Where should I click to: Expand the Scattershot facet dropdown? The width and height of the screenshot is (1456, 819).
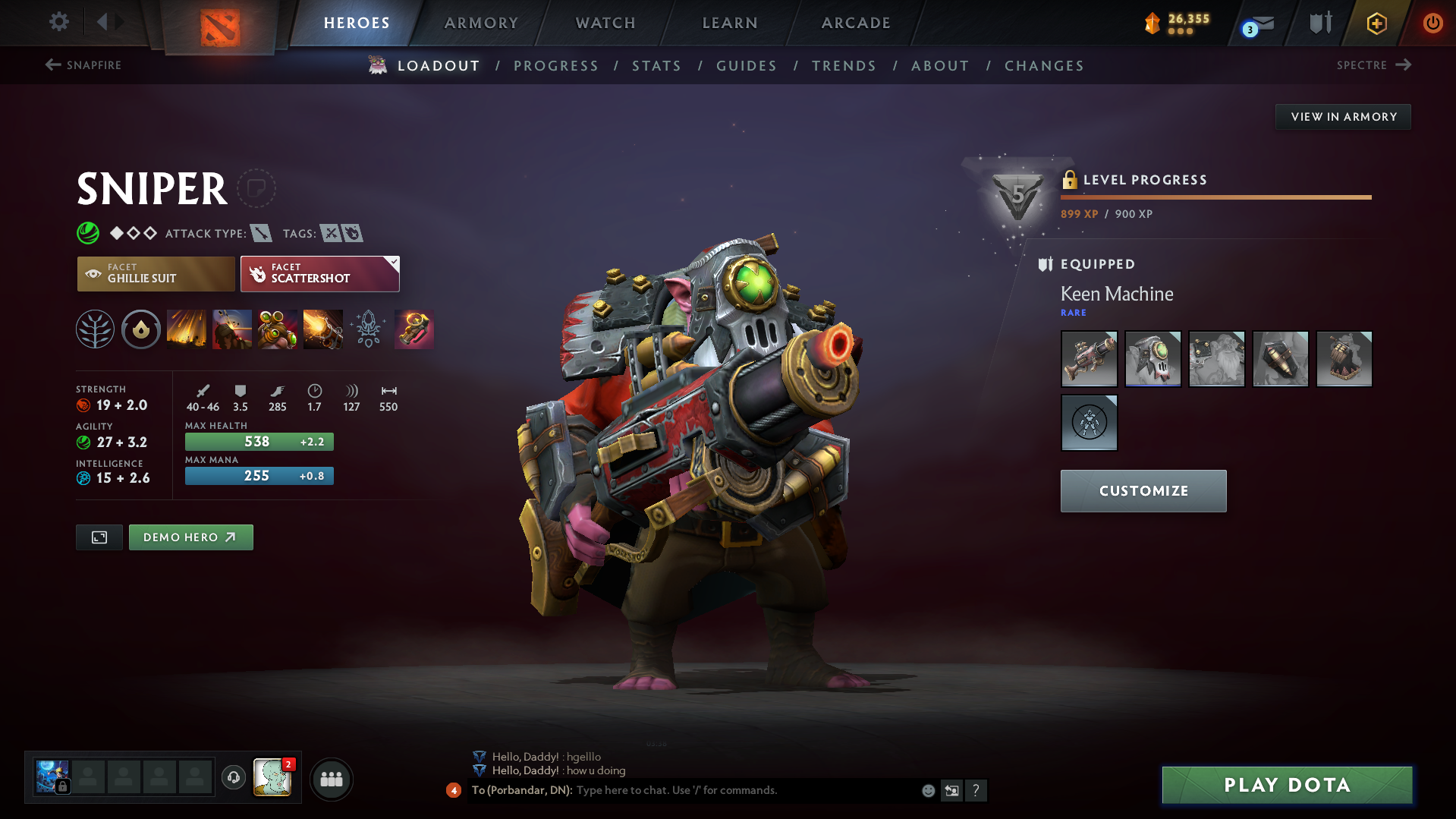(x=393, y=262)
